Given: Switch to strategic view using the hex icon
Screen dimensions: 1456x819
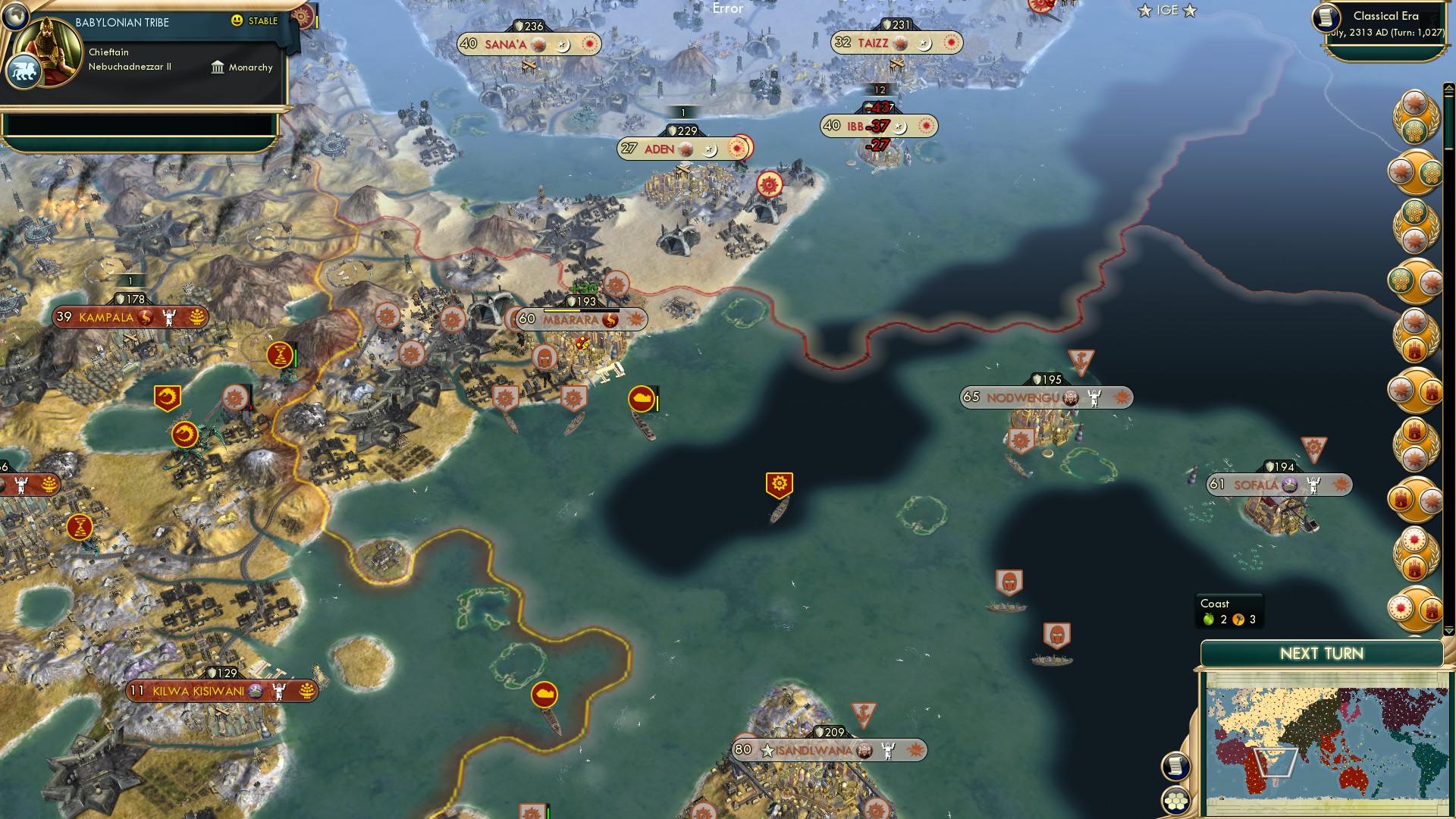Looking at the screenshot, I should [x=1176, y=800].
